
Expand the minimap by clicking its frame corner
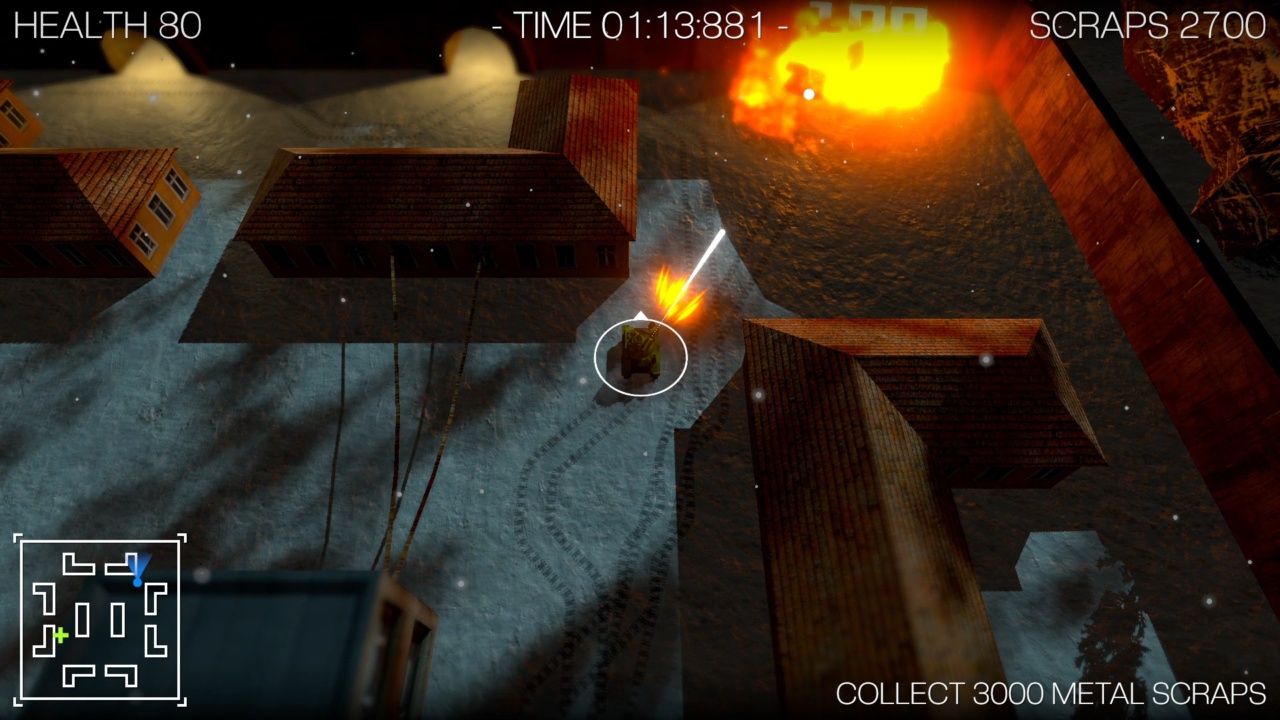pyautogui.click(x=16, y=537)
